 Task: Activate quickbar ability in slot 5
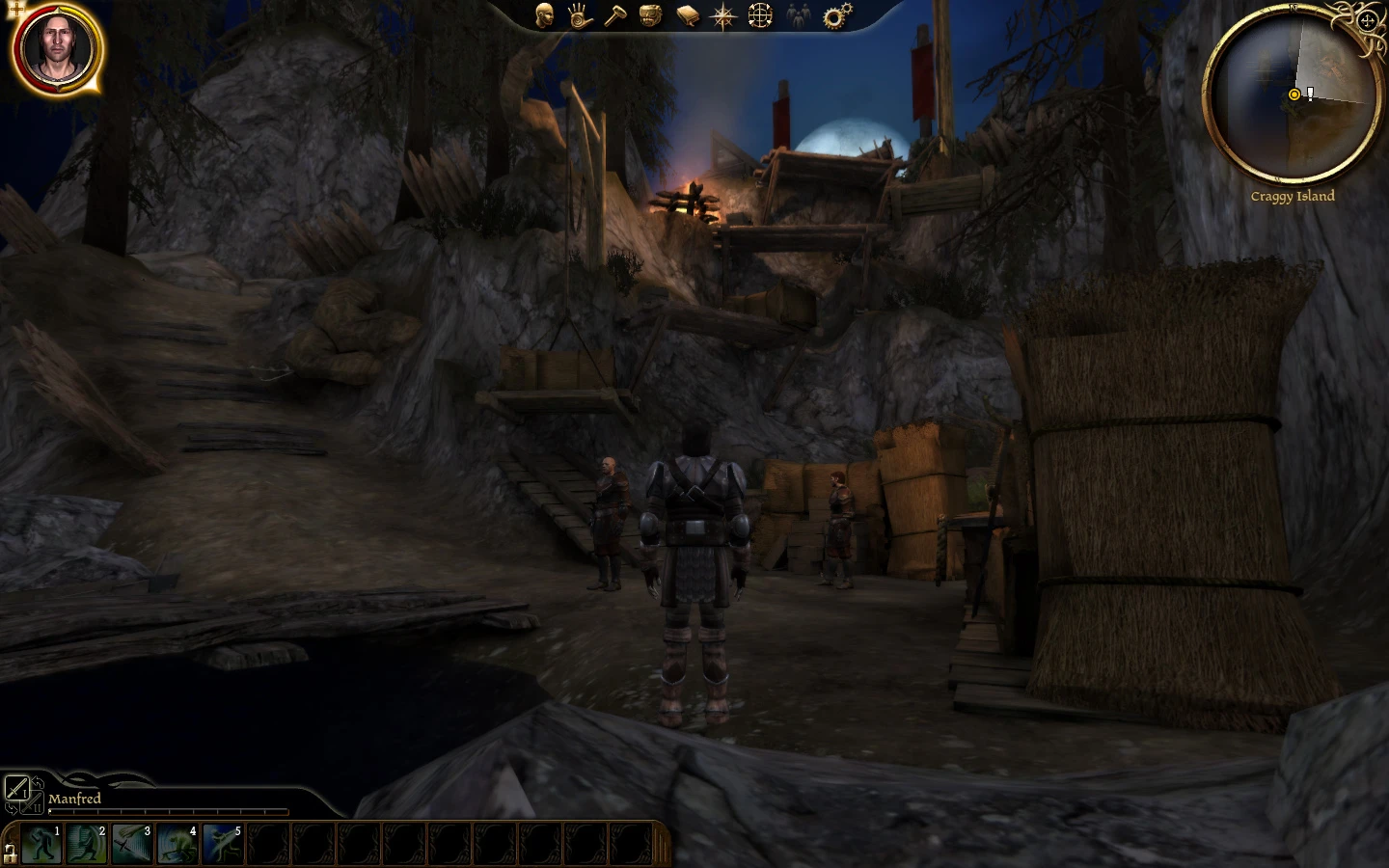click(222, 844)
